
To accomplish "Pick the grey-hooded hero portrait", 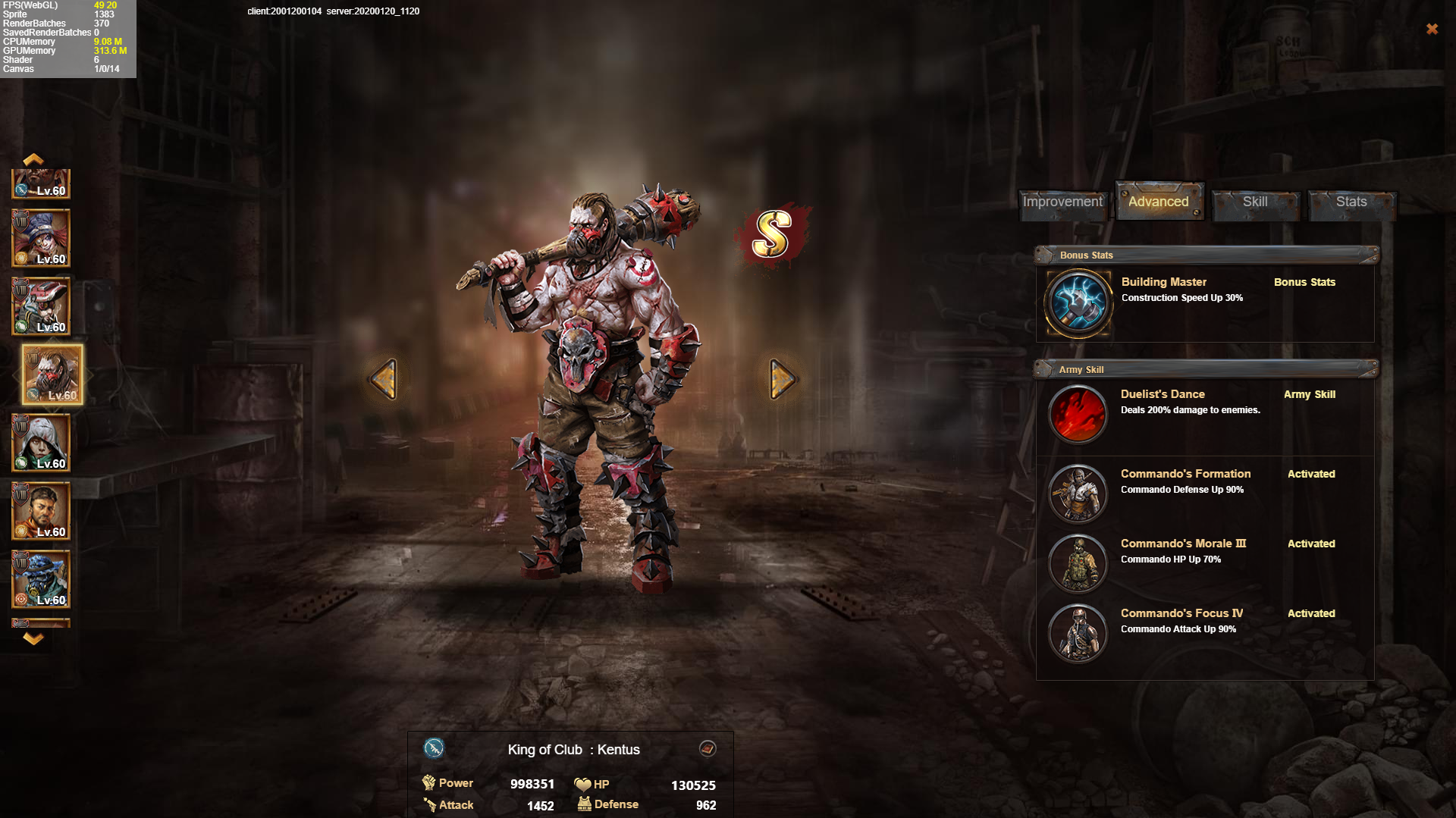I will tap(41, 443).
